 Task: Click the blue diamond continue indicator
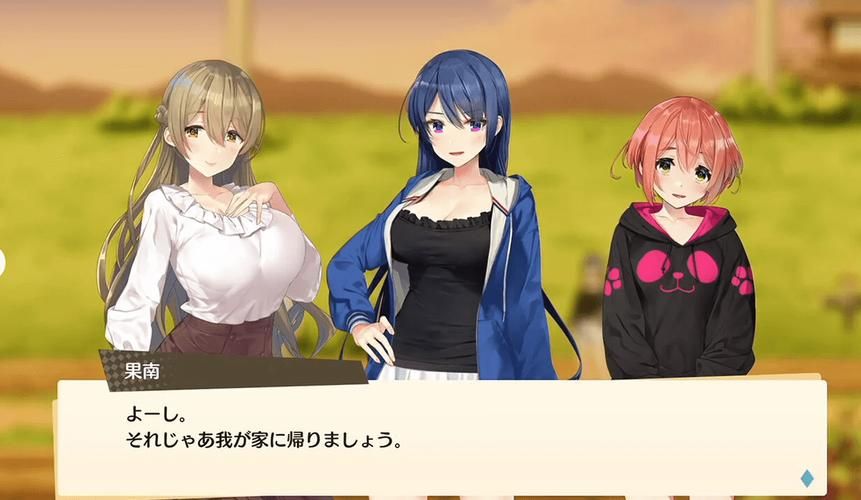pyautogui.click(x=807, y=478)
